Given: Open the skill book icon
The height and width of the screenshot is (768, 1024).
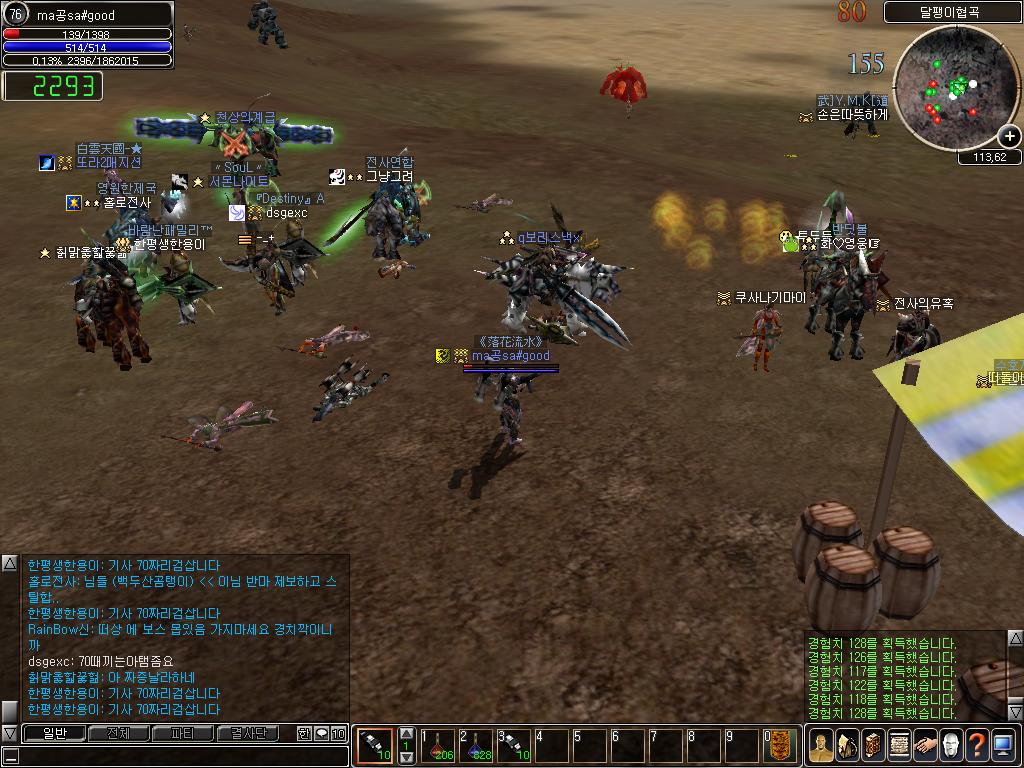Looking at the screenshot, I should click(873, 745).
